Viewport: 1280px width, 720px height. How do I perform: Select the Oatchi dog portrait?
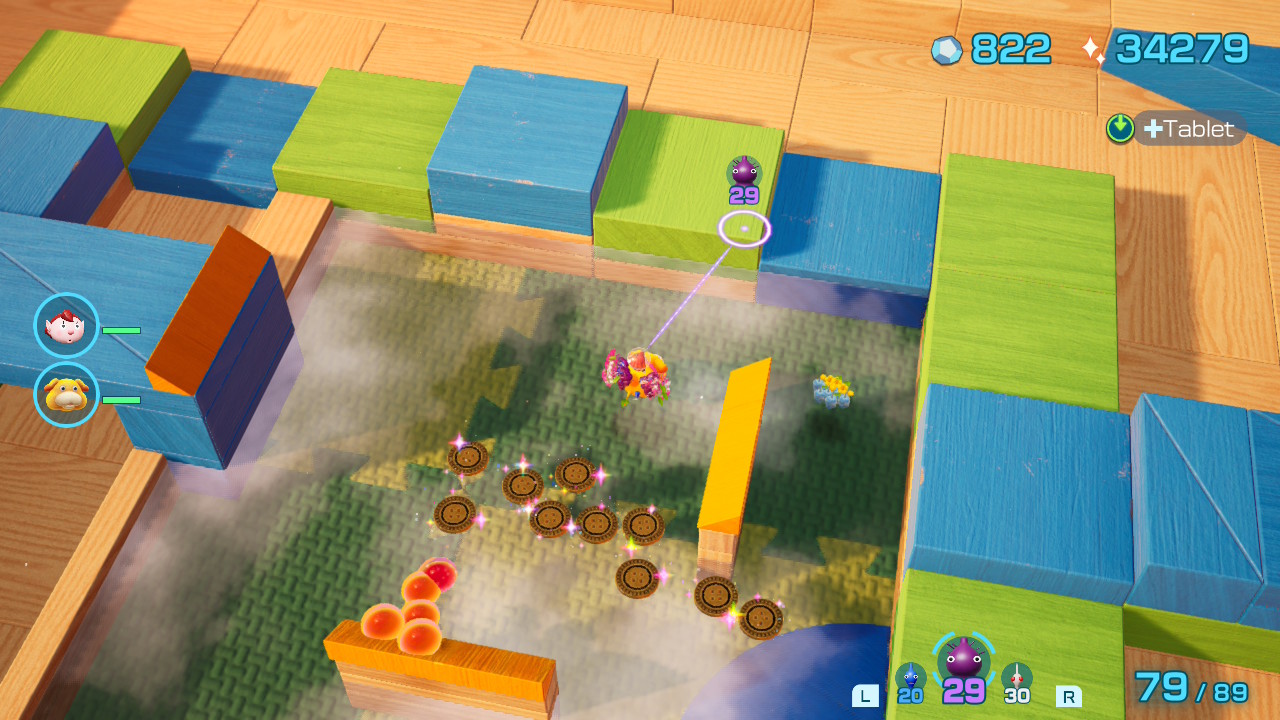pos(66,395)
